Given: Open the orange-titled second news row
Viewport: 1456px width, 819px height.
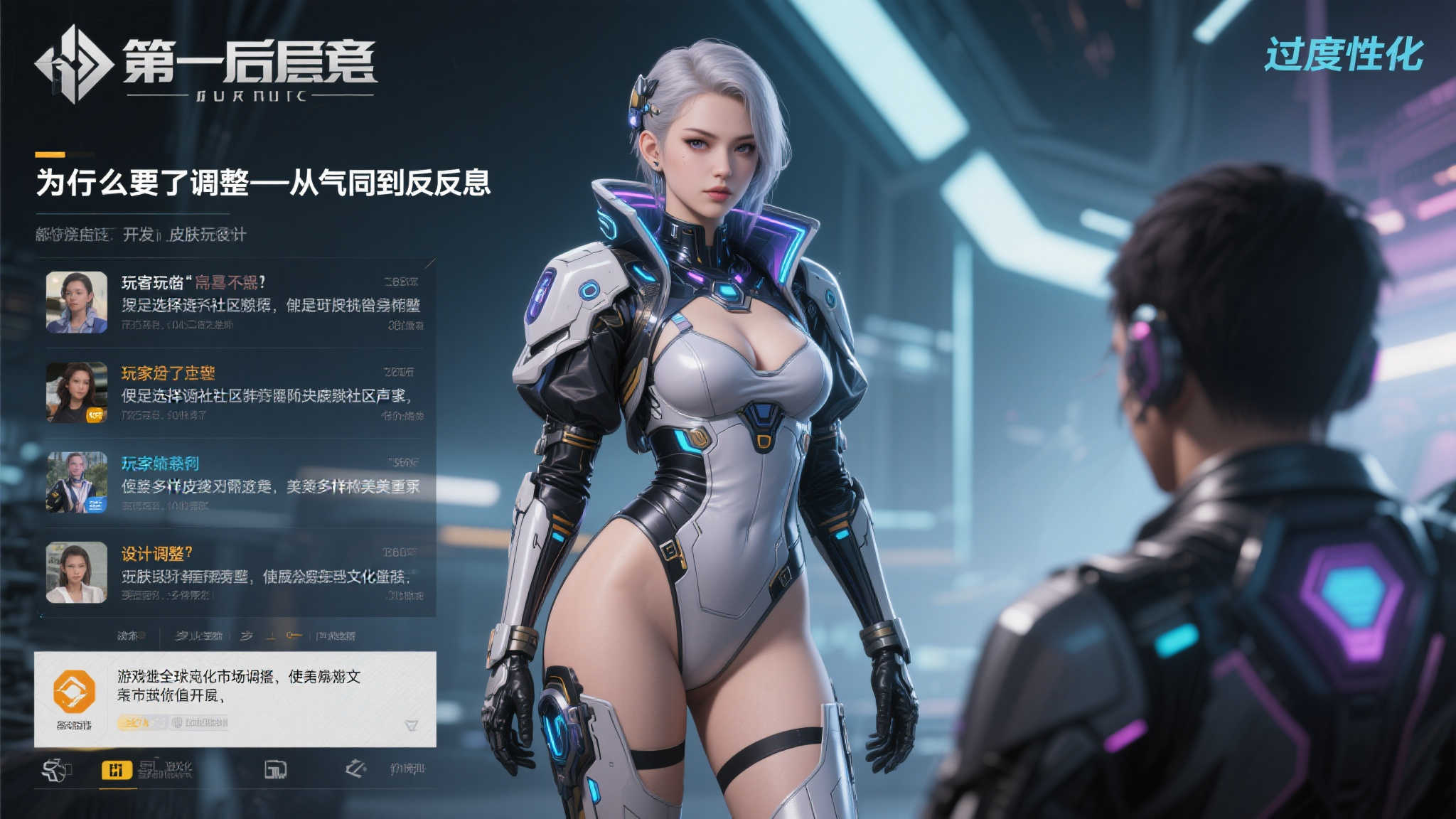Looking at the screenshot, I should pyautogui.click(x=235, y=392).
